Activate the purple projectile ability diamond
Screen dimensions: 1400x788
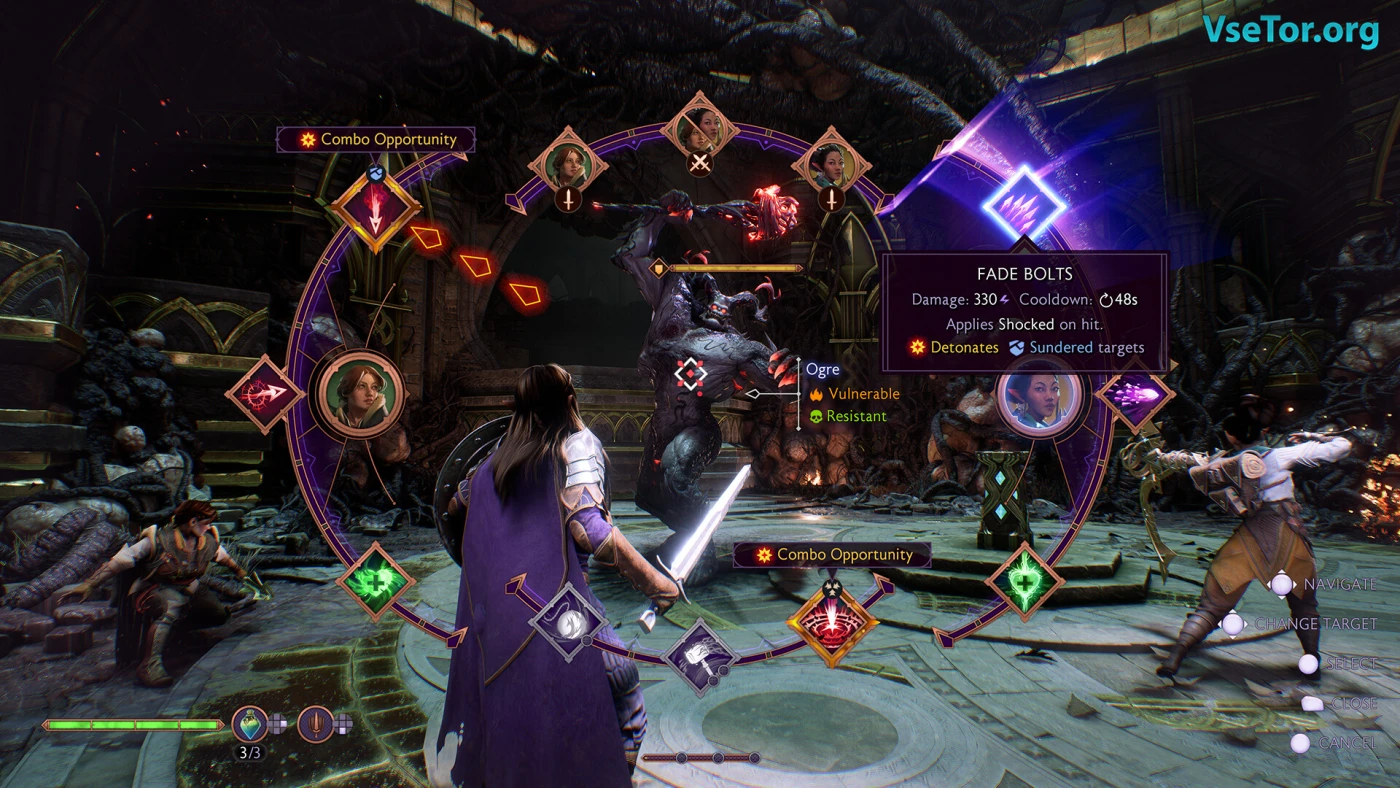click(x=1135, y=394)
